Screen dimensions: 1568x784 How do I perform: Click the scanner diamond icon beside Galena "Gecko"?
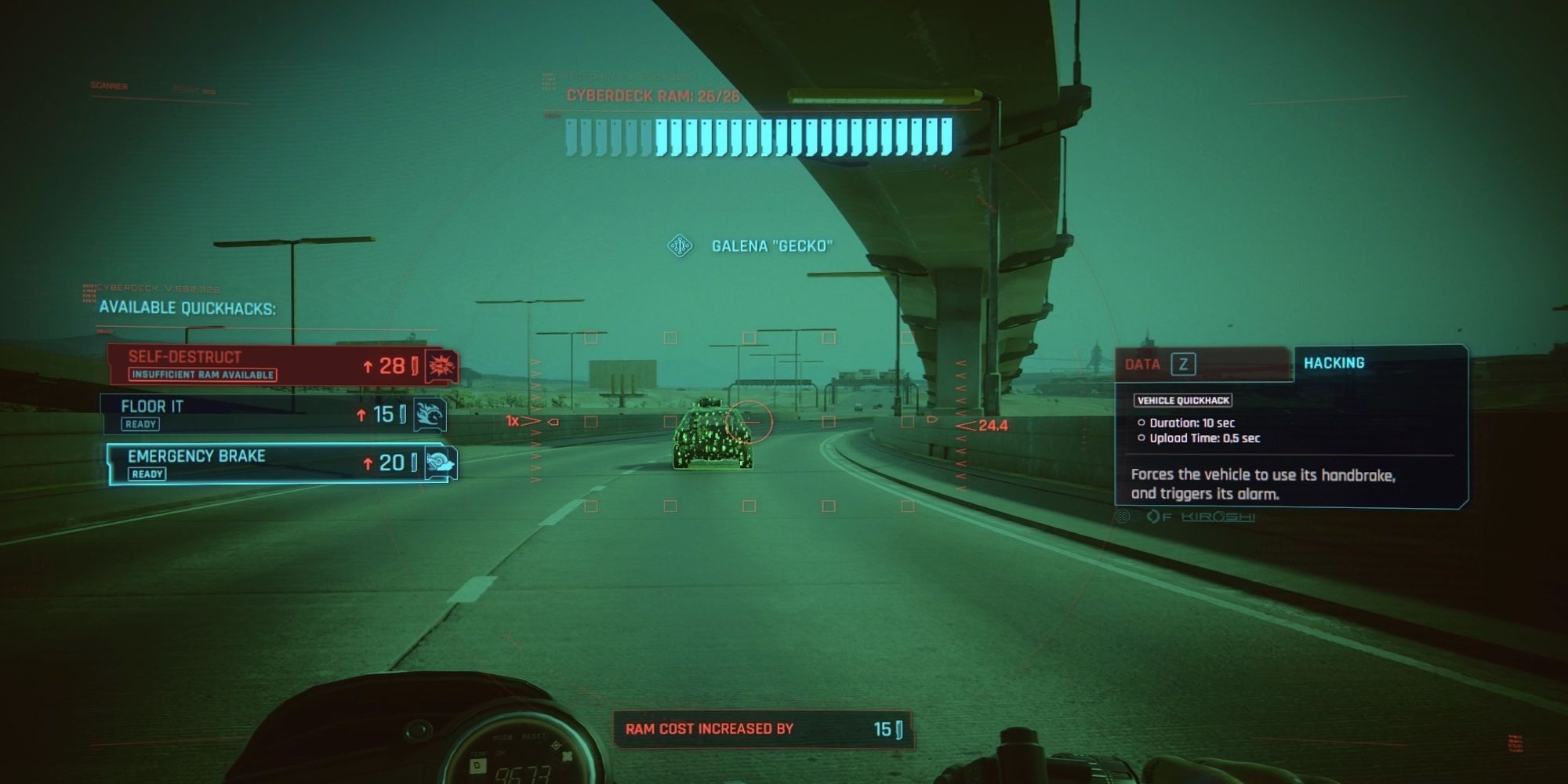679,245
